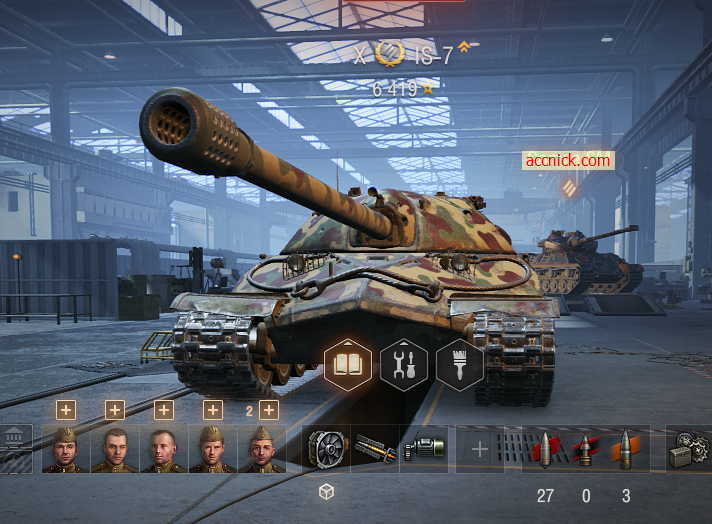The height and width of the screenshot is (524, 712).
Task: Select the ventilation fan equipment slot
Action: [x=326, y=449]
